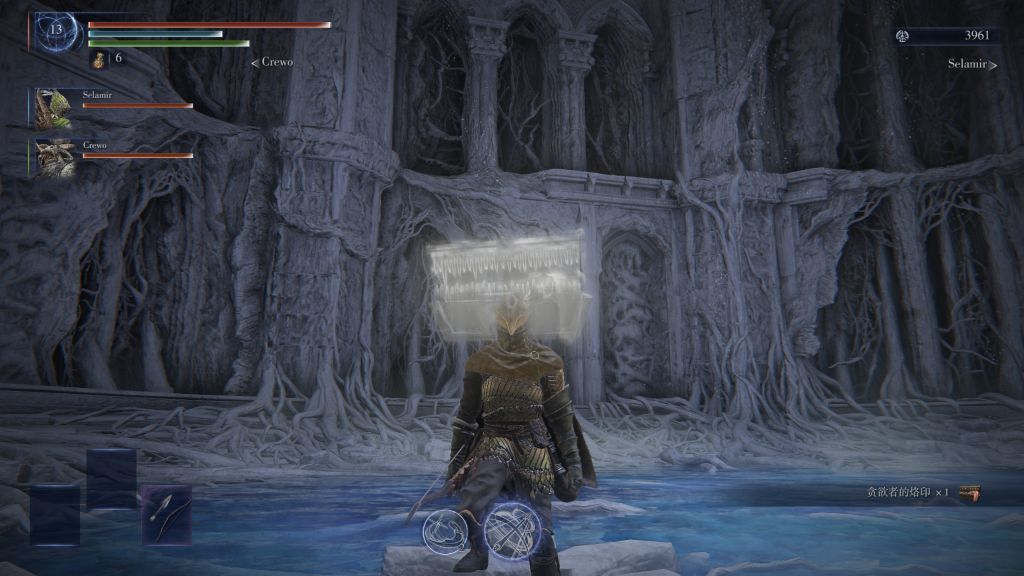1024x576 pixels.
Task: Select teammate Crewo's portrait
Action: pyautogui.click(x=54, y=157)
